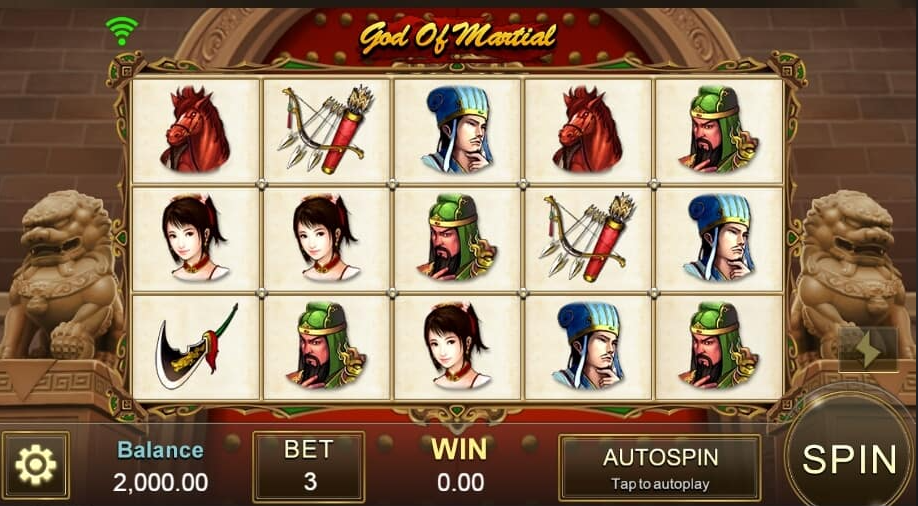Open the gear settings menu
Viewport: 918px width, 506px height.
point(36,466)
